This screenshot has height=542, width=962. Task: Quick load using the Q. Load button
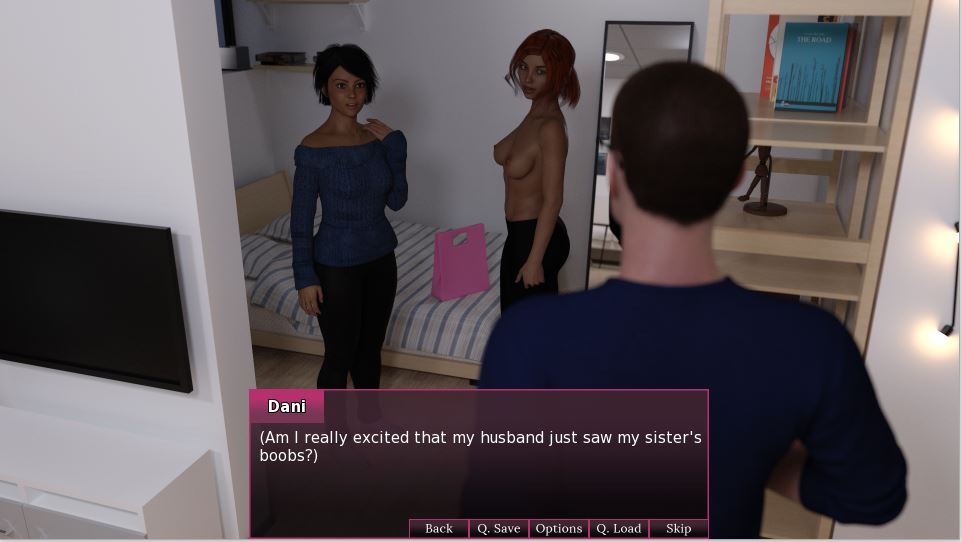click(618, 528)
